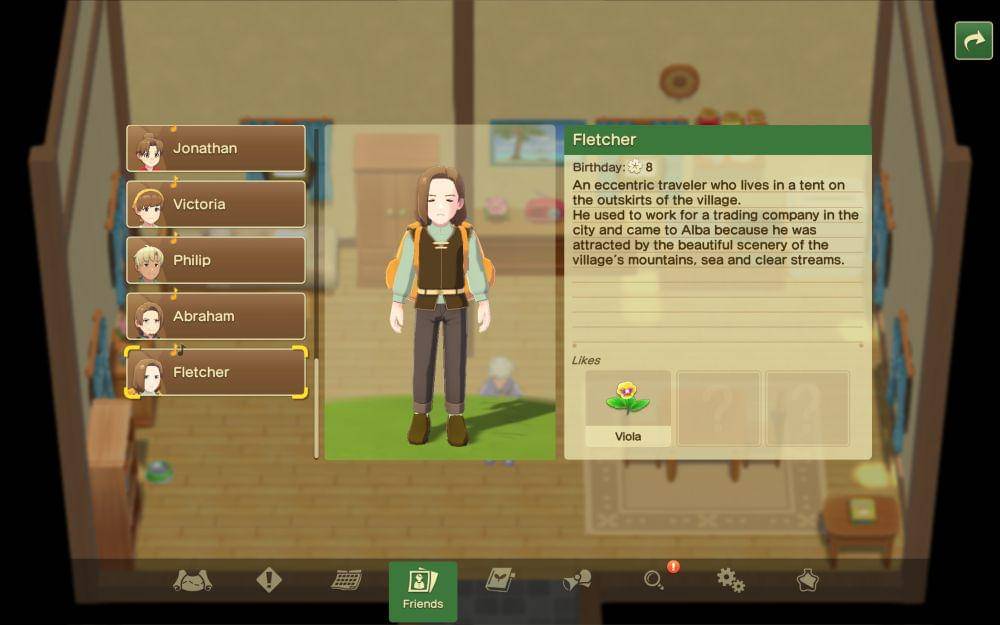
Task: Switch to the pouch bag tab
Action: (x=807, y=580)
